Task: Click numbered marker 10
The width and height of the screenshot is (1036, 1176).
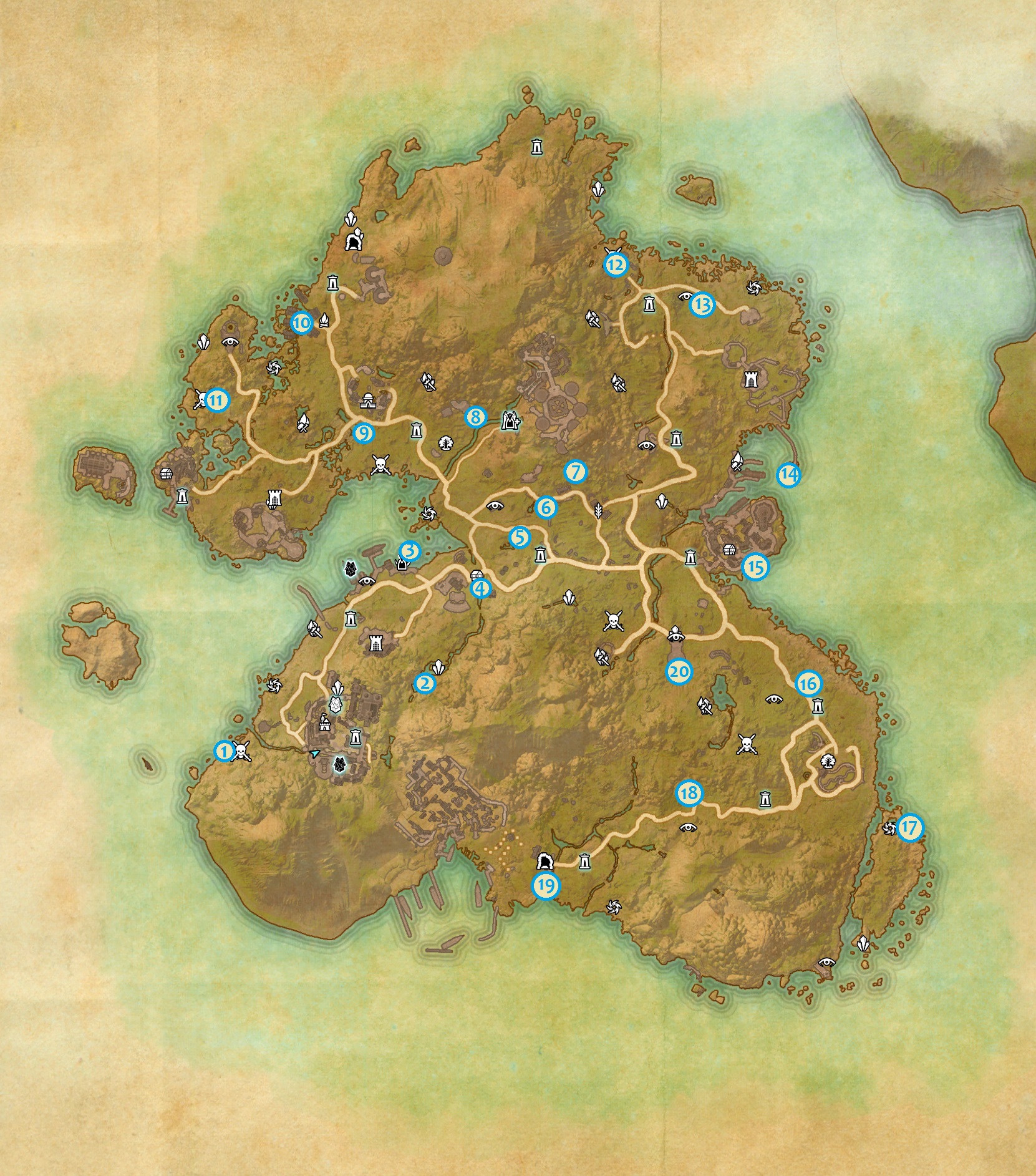Action: [301, 323]
